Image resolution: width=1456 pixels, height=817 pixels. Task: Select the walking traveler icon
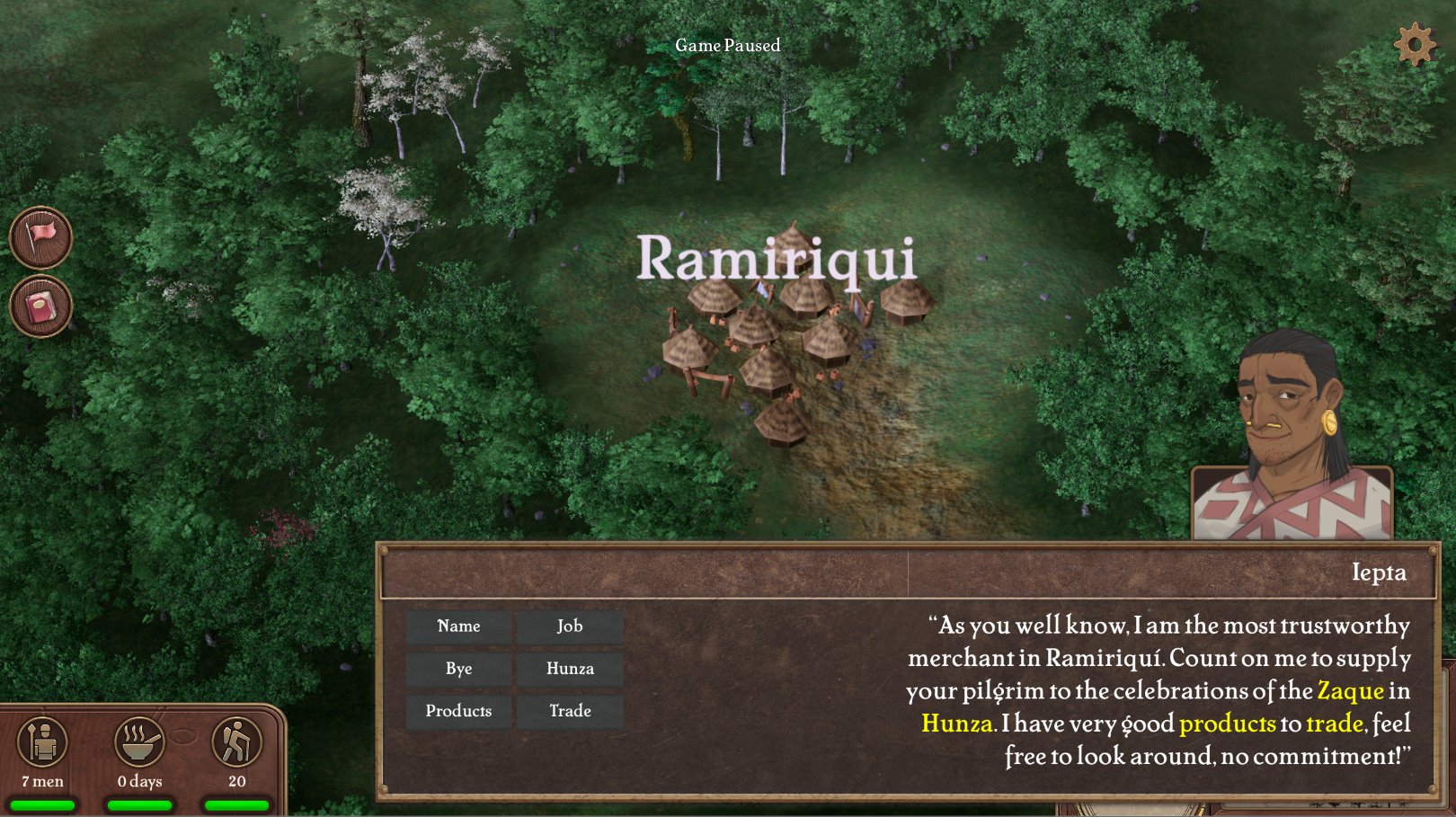(x=236, y=742)
